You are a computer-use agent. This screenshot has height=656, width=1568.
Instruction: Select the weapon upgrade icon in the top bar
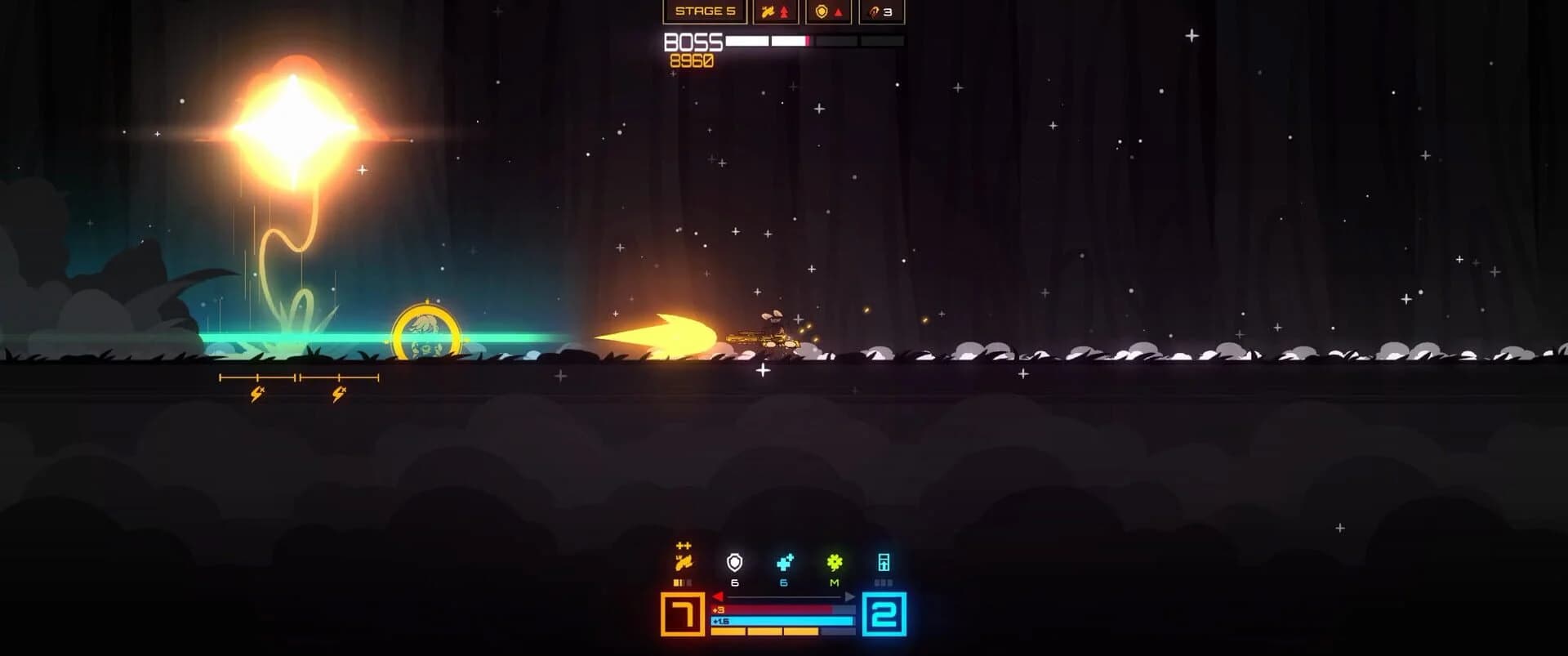tap(768, 12)
